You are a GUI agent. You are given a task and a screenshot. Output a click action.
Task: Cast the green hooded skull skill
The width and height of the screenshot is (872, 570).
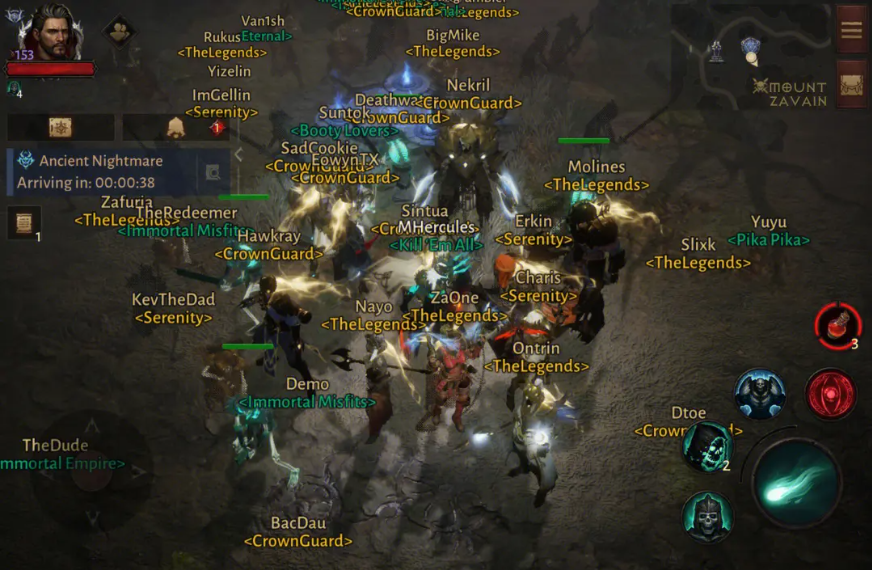click(706, 447)
